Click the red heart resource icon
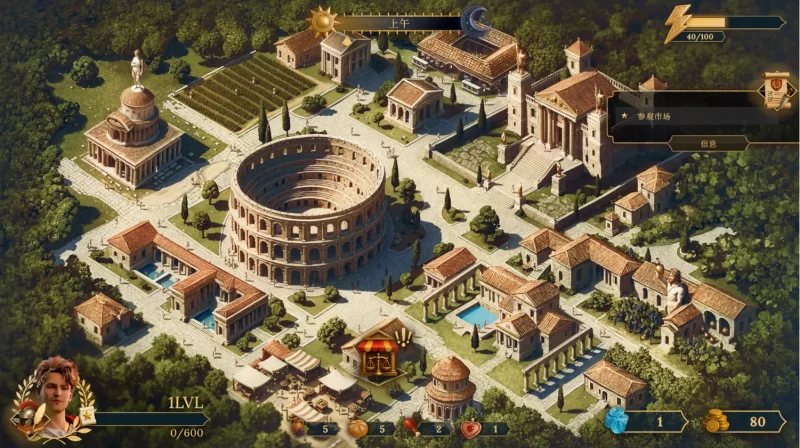The width and height of the screenshot is (800, 448). 470,429
